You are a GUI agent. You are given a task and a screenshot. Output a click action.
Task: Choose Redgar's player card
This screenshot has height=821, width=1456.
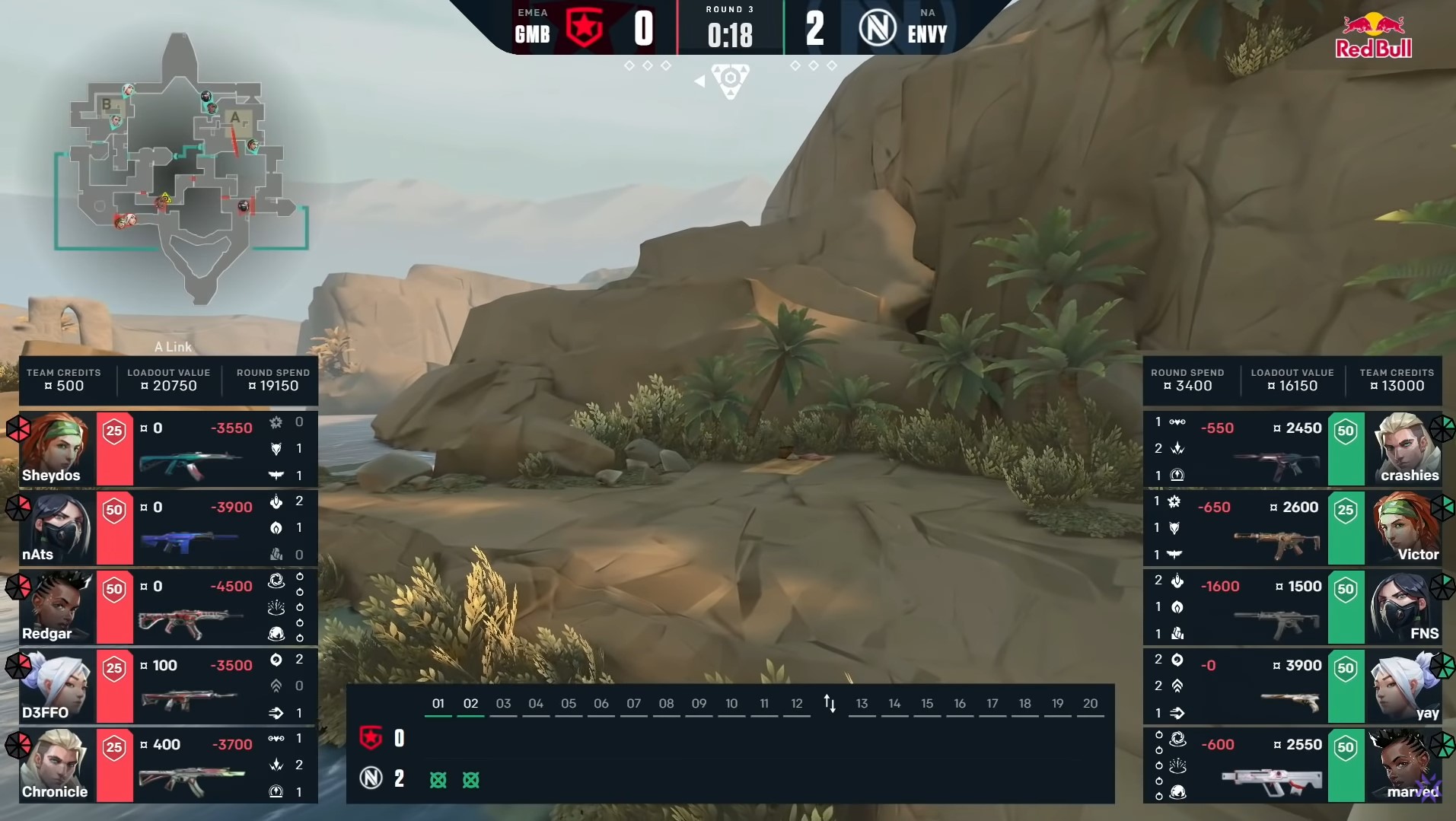click(x=169, y=607)
